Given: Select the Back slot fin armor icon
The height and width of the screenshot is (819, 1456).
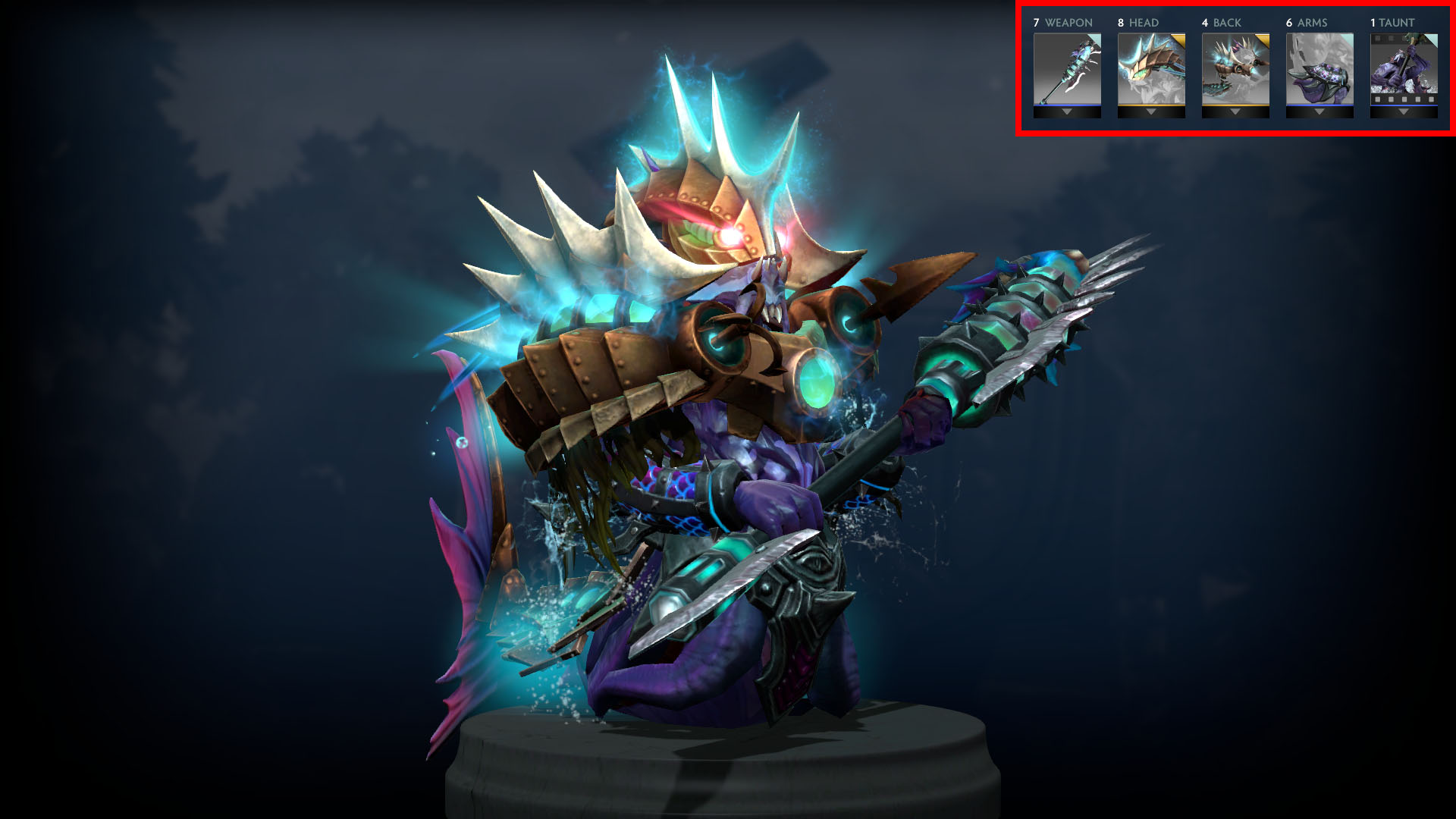Looking at the screenshot, I should [1236, 71].
